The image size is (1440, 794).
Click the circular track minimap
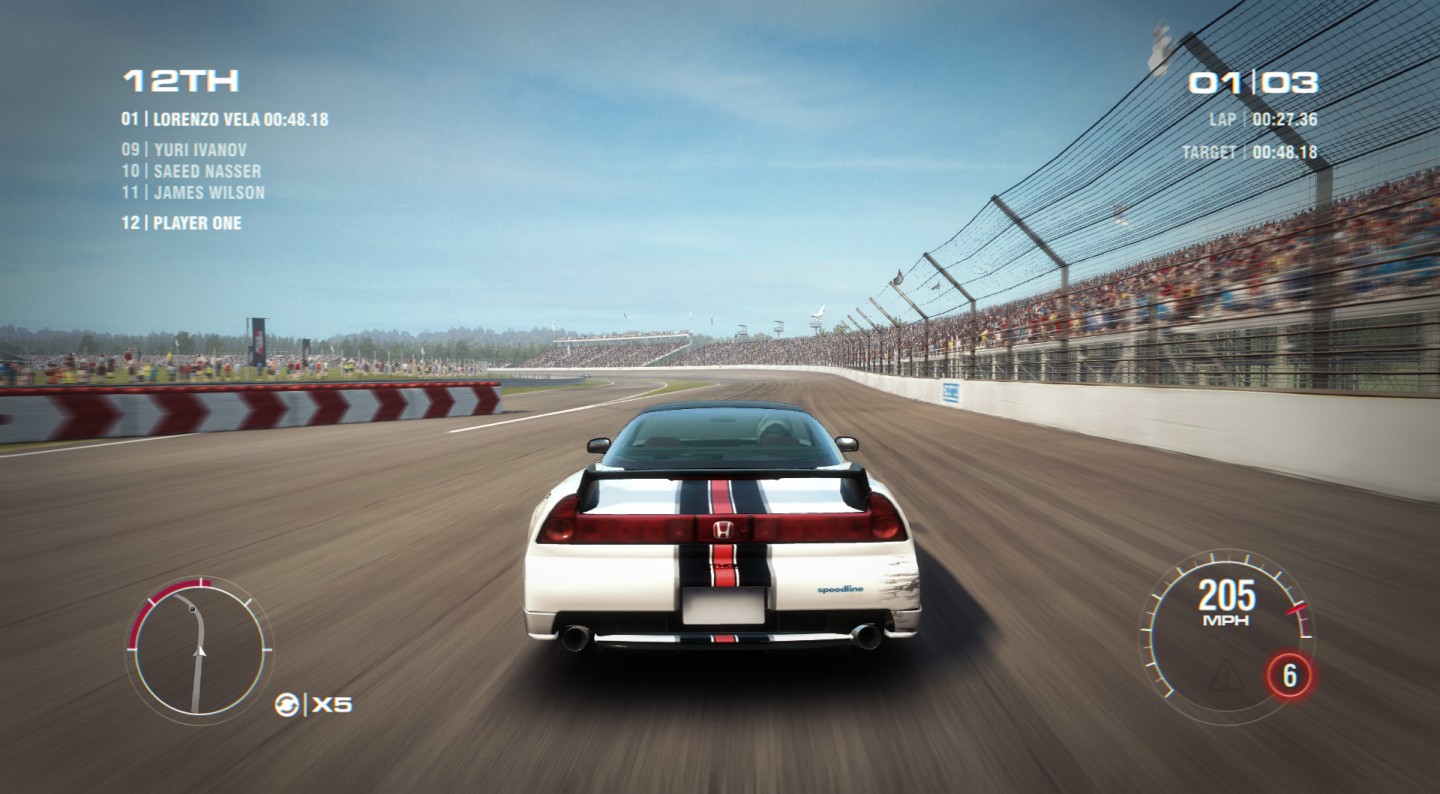[x=199, y=646]
